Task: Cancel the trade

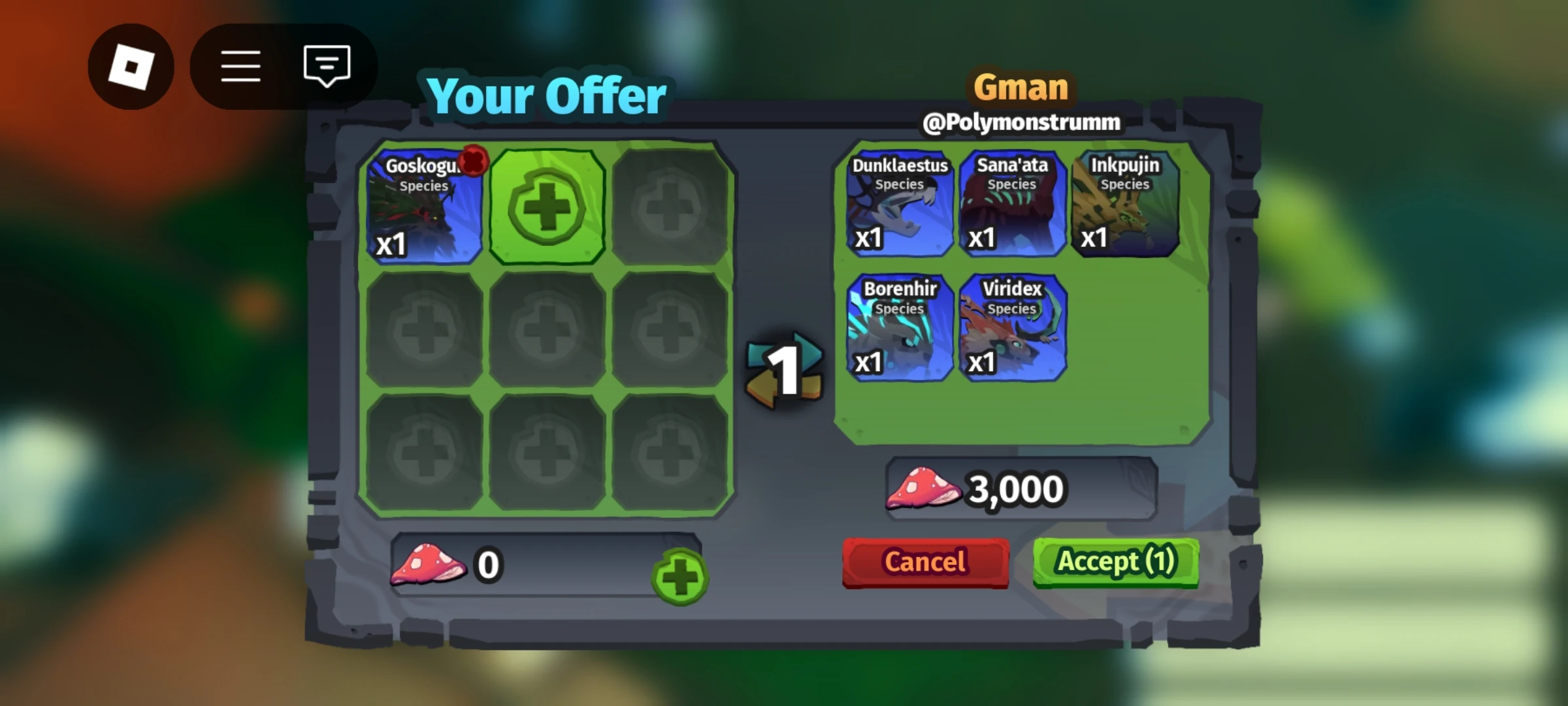Action: pos(925,562)
